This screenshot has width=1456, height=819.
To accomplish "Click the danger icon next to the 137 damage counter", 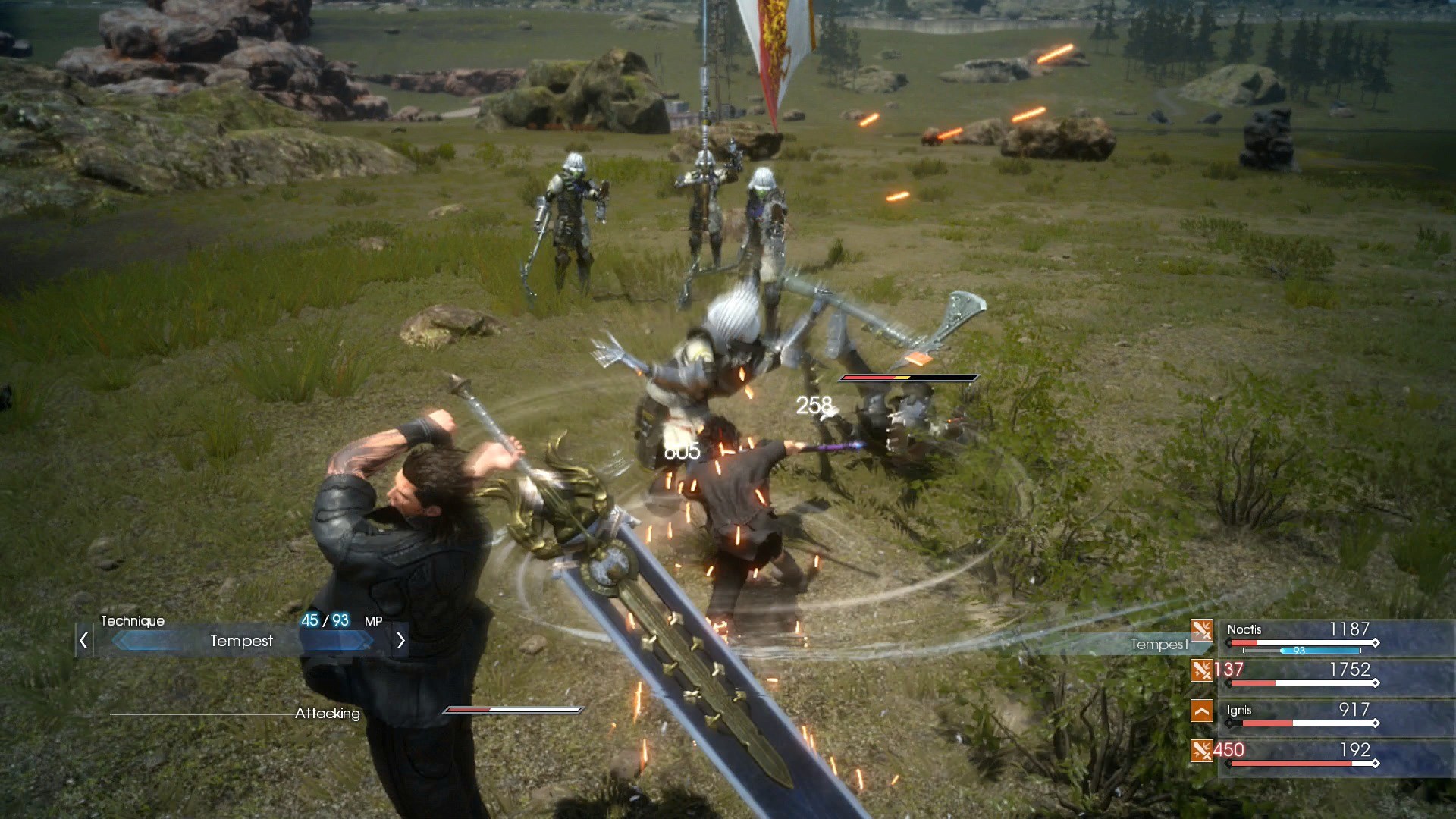I will pos(1202,671).
